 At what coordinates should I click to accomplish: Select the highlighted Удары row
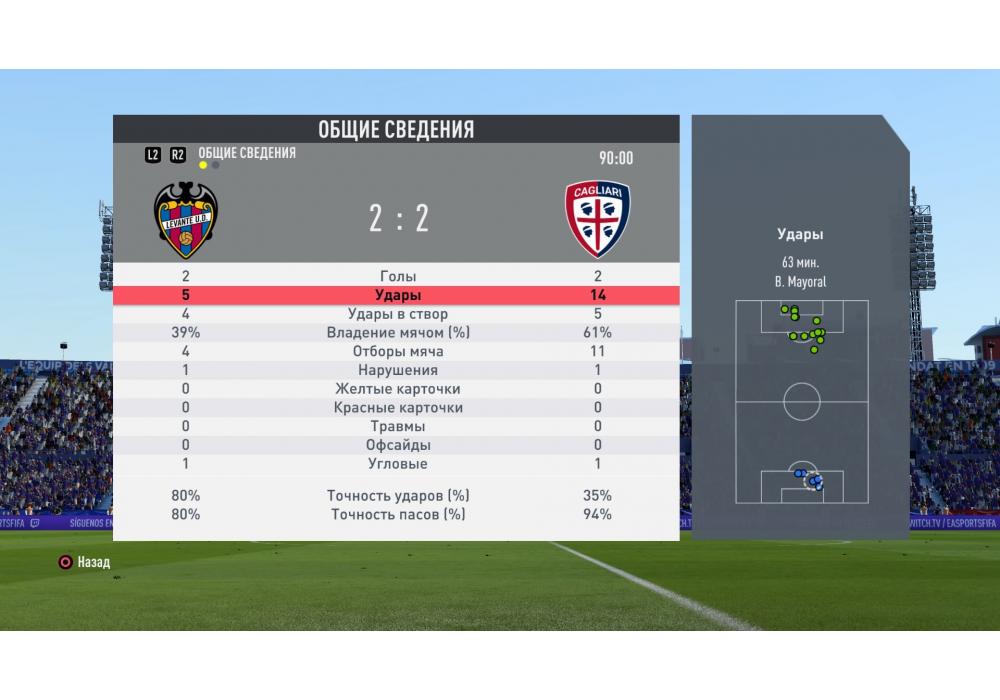tap(398, 295)
